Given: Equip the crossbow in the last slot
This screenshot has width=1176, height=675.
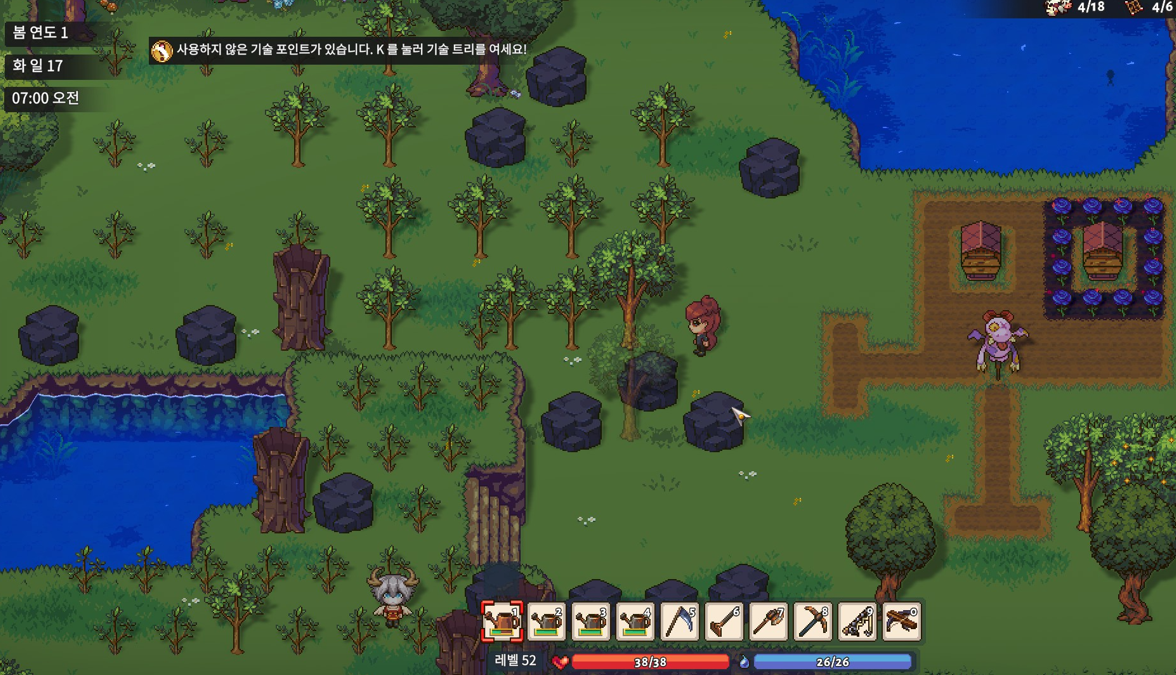Looking at the screenshot, I should tap(901, 622).
